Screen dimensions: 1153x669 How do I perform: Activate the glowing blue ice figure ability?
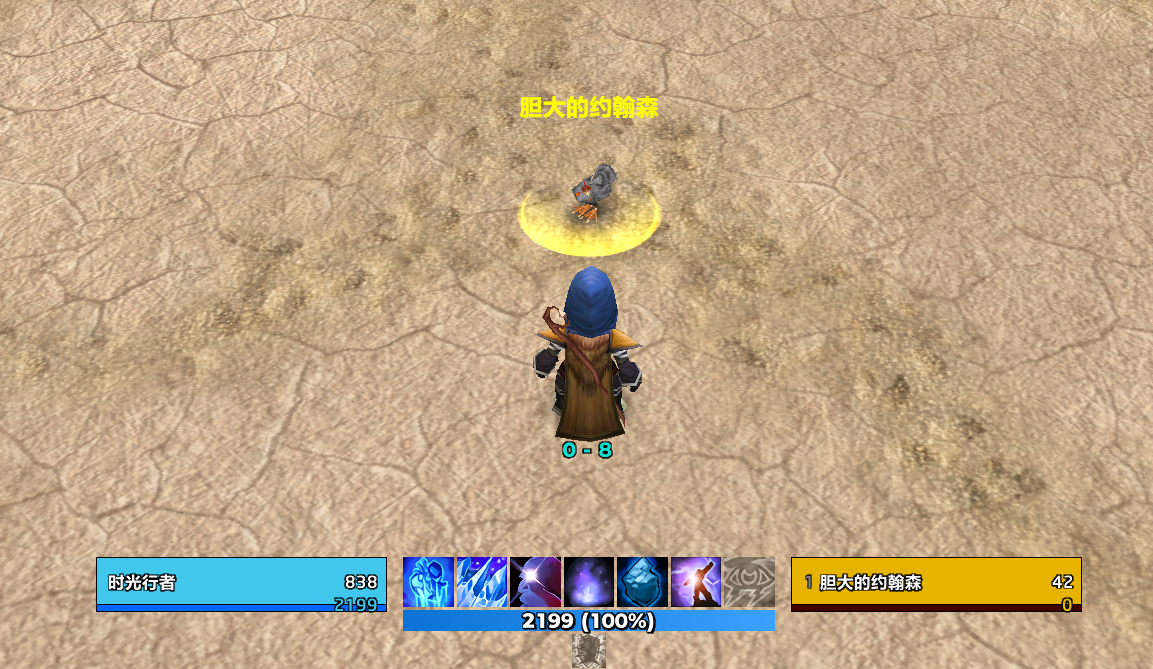(428, 582)
